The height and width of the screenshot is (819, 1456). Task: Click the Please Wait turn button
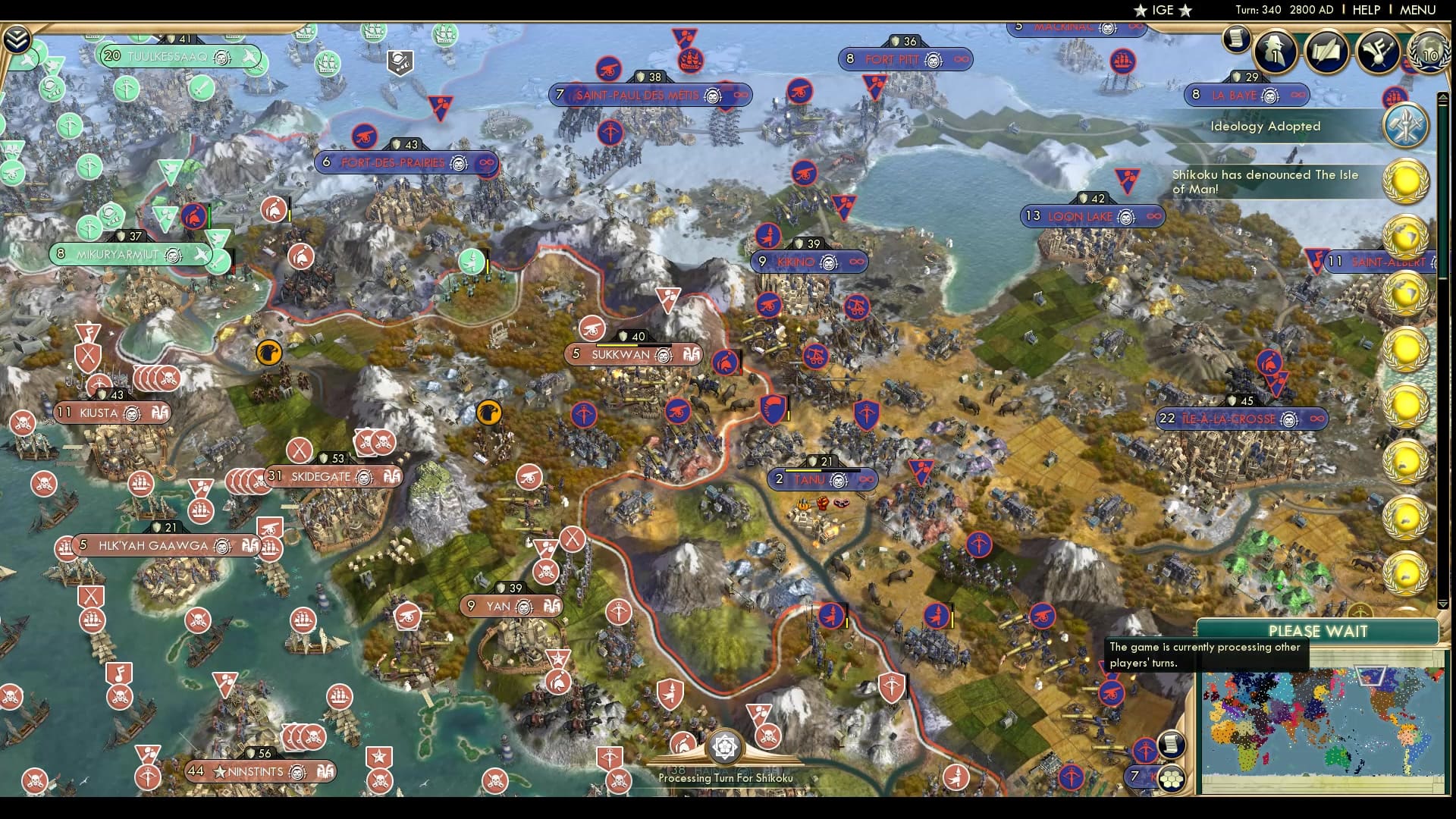tap(1318, 631)
